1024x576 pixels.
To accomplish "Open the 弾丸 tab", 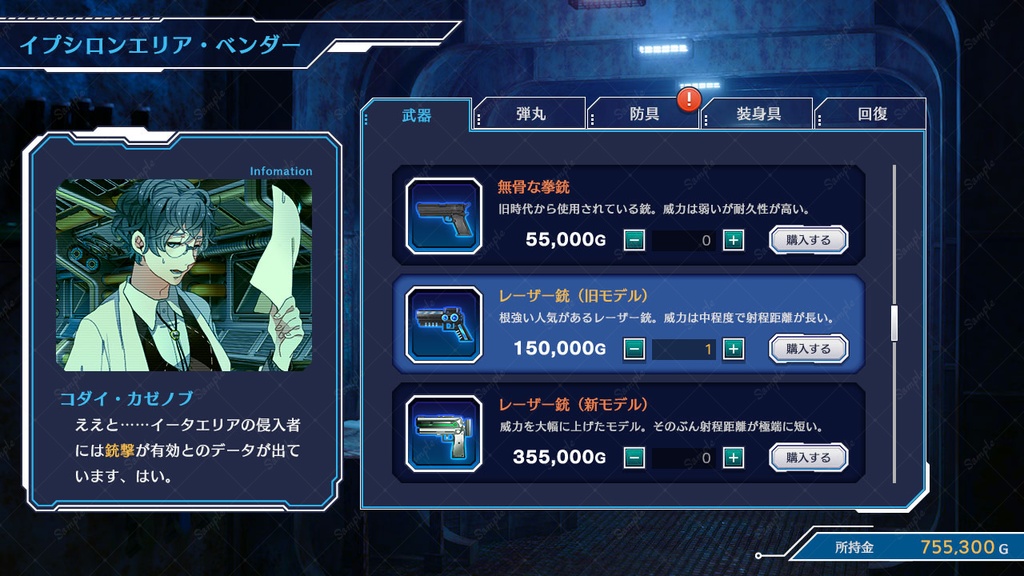I will coord(531,114).
